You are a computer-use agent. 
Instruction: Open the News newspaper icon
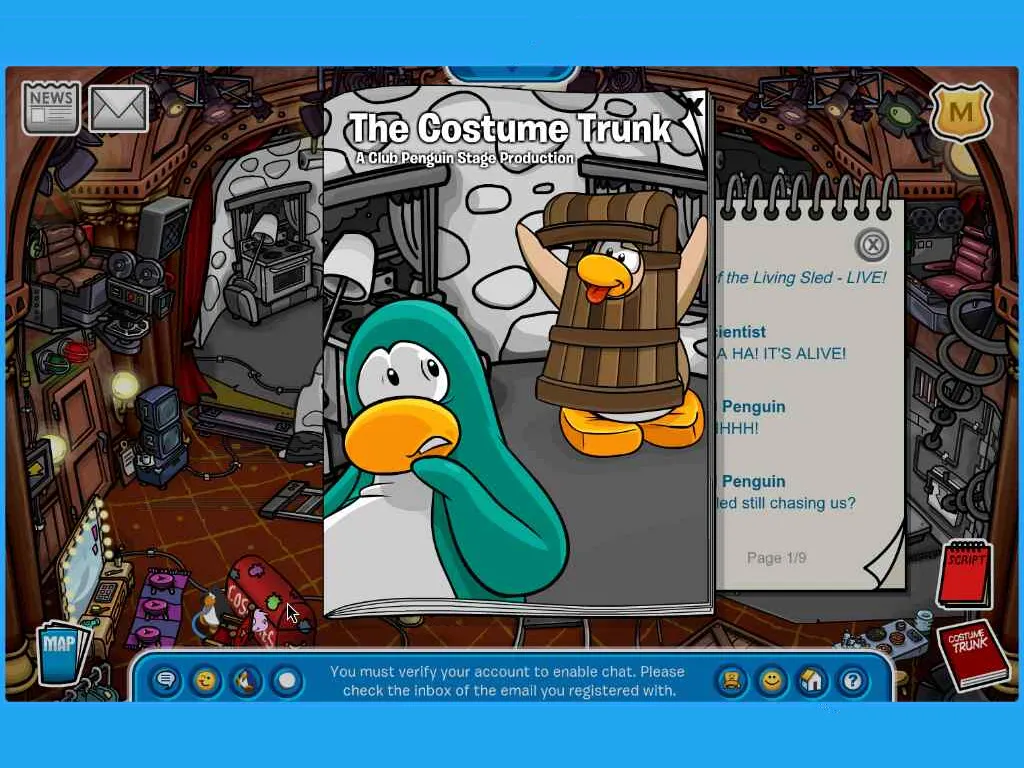click(x=51, y=107)
